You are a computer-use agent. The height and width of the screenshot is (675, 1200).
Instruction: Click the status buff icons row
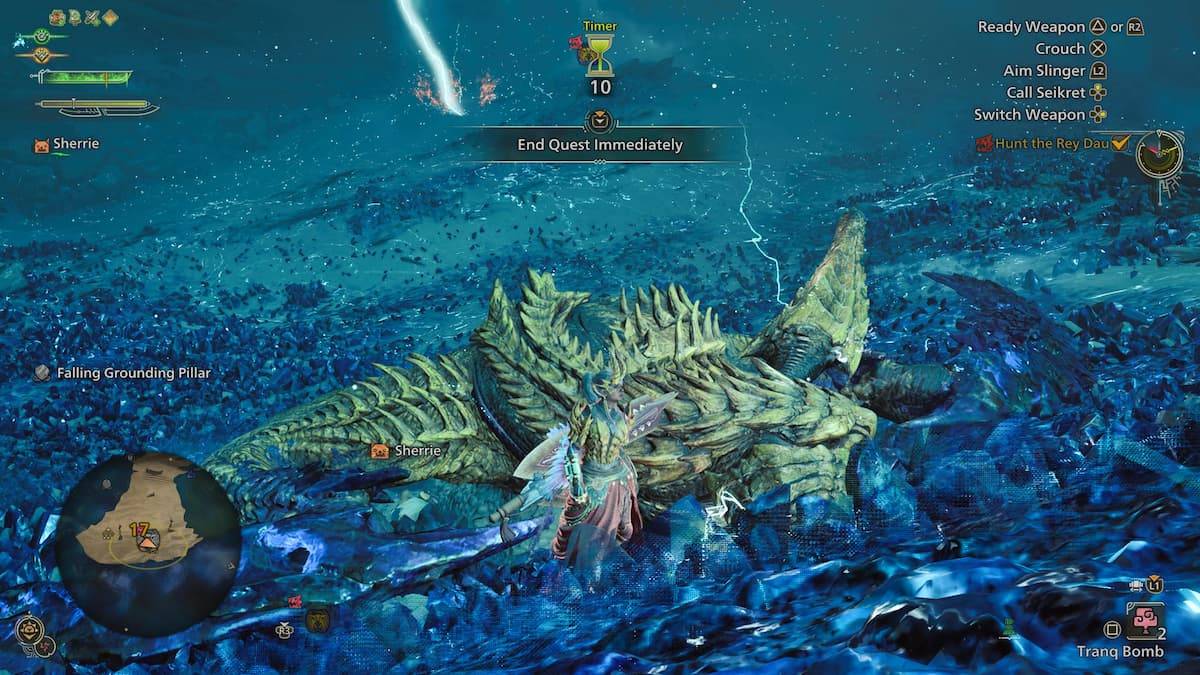(83, 17)
